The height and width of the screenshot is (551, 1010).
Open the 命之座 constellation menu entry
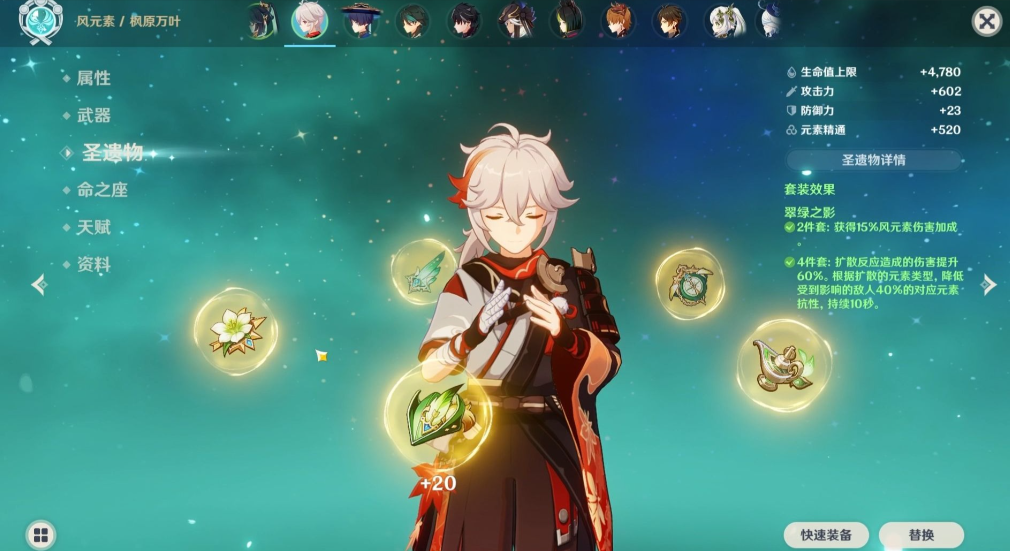102,190
